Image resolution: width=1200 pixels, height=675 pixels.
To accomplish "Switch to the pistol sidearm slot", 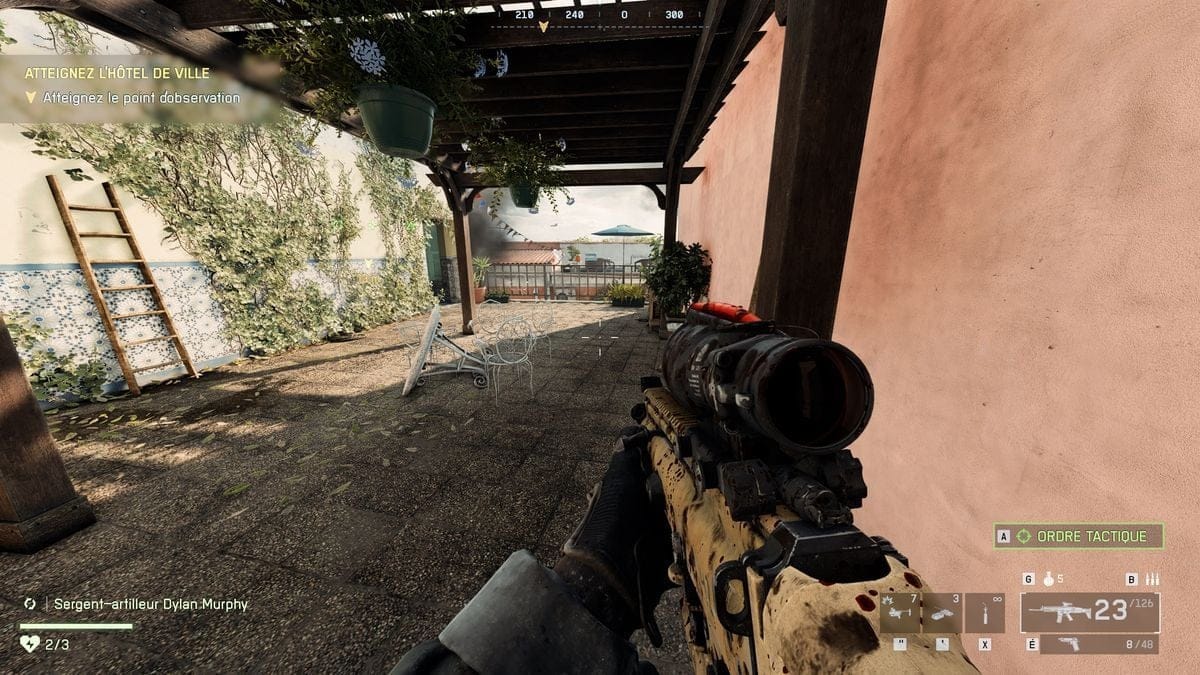I will 1098,644.
